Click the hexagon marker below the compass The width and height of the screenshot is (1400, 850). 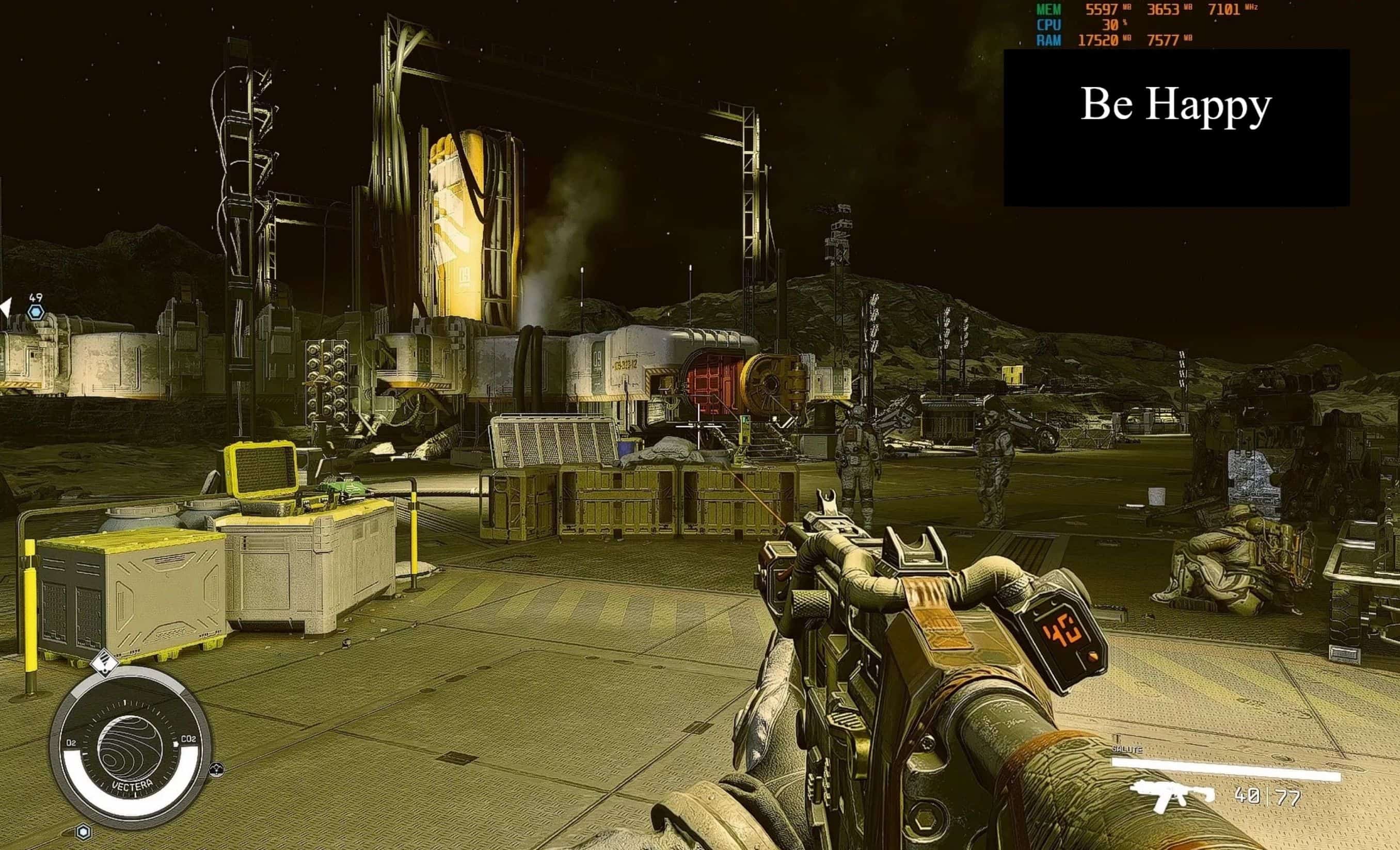tap(84, 832)
